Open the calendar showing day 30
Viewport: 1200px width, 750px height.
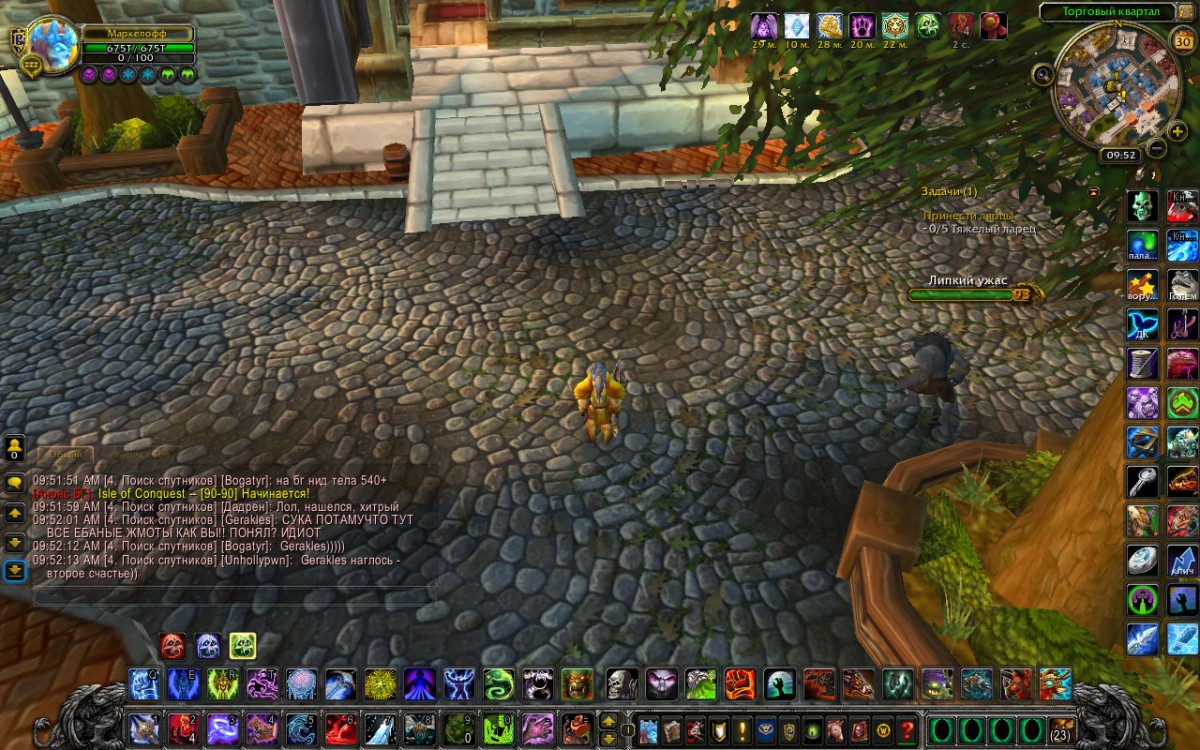[x=1182, y=41]
